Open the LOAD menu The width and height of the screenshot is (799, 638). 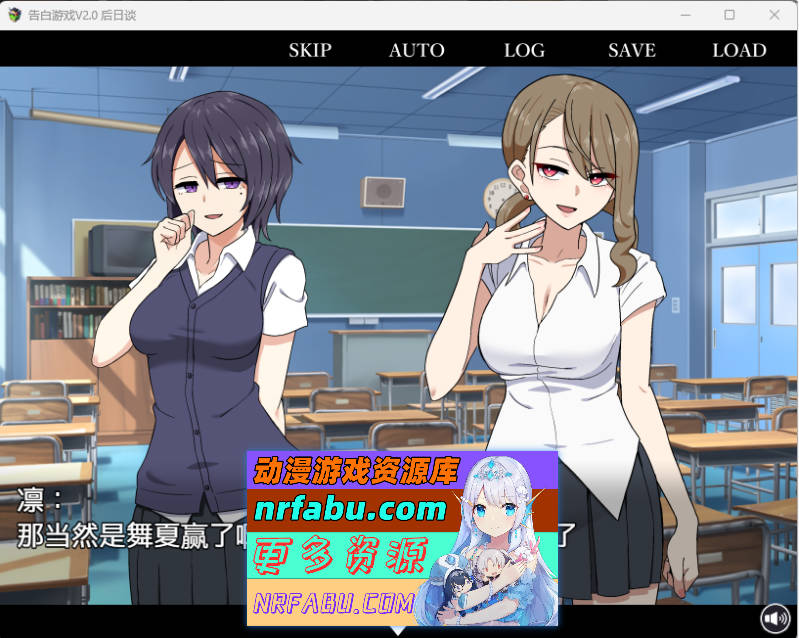(x=739, y=50)
